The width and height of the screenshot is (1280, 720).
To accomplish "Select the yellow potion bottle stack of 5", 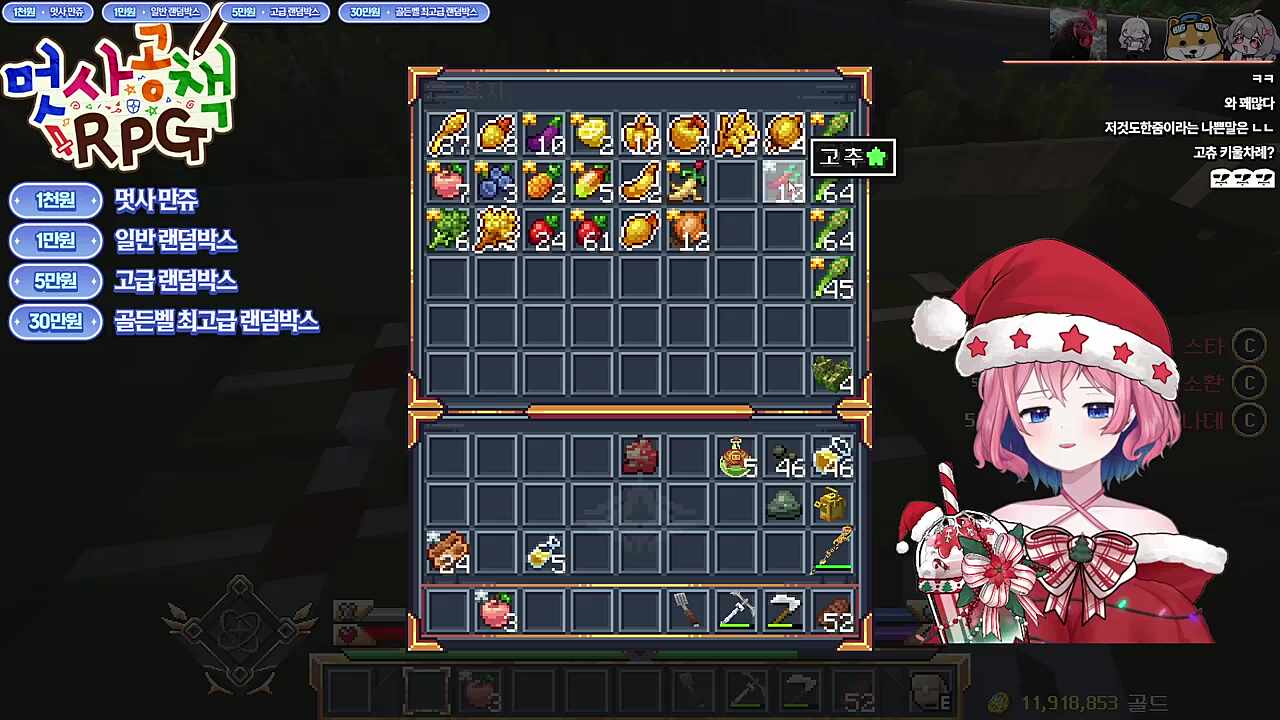I will pos(544,553).
